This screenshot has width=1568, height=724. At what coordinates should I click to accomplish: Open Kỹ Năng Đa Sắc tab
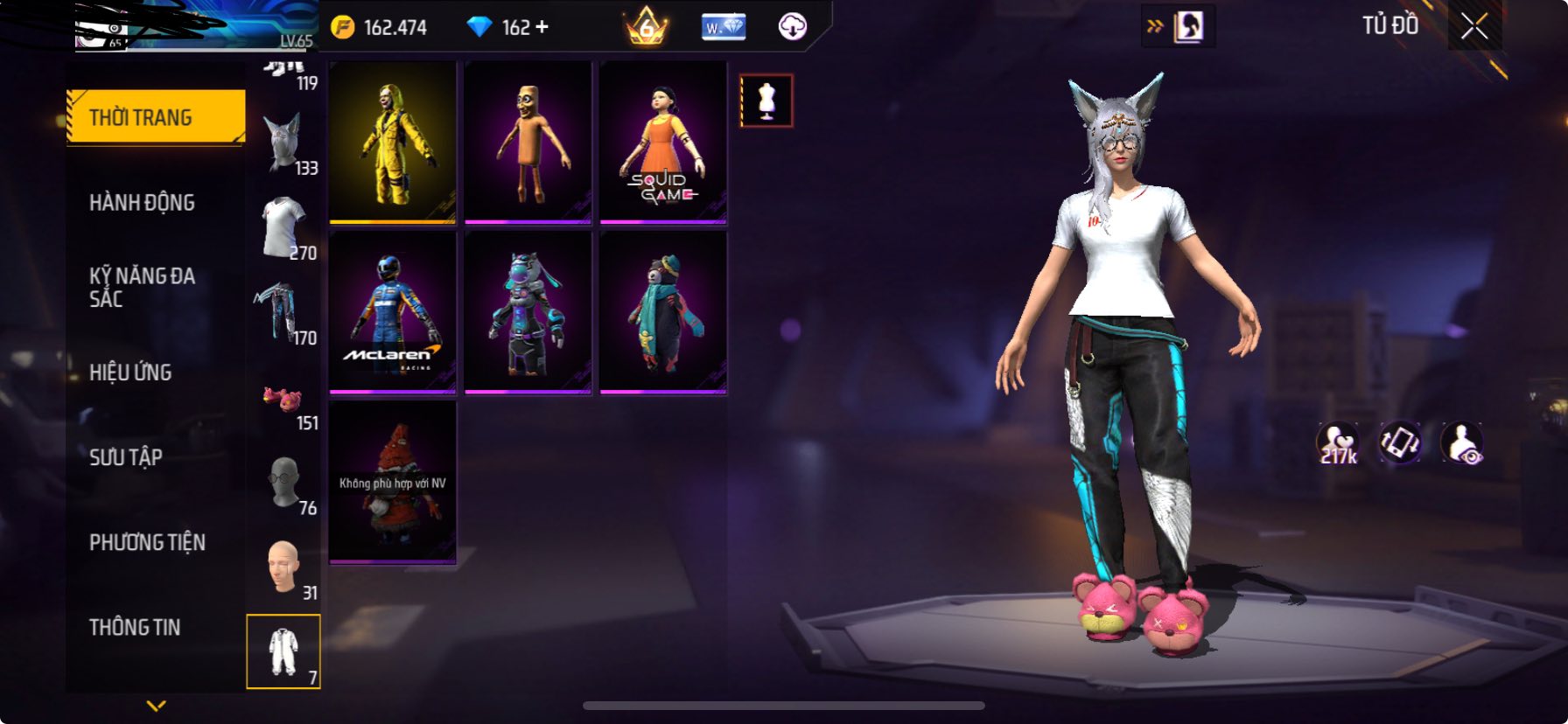(x=142, y=287)
